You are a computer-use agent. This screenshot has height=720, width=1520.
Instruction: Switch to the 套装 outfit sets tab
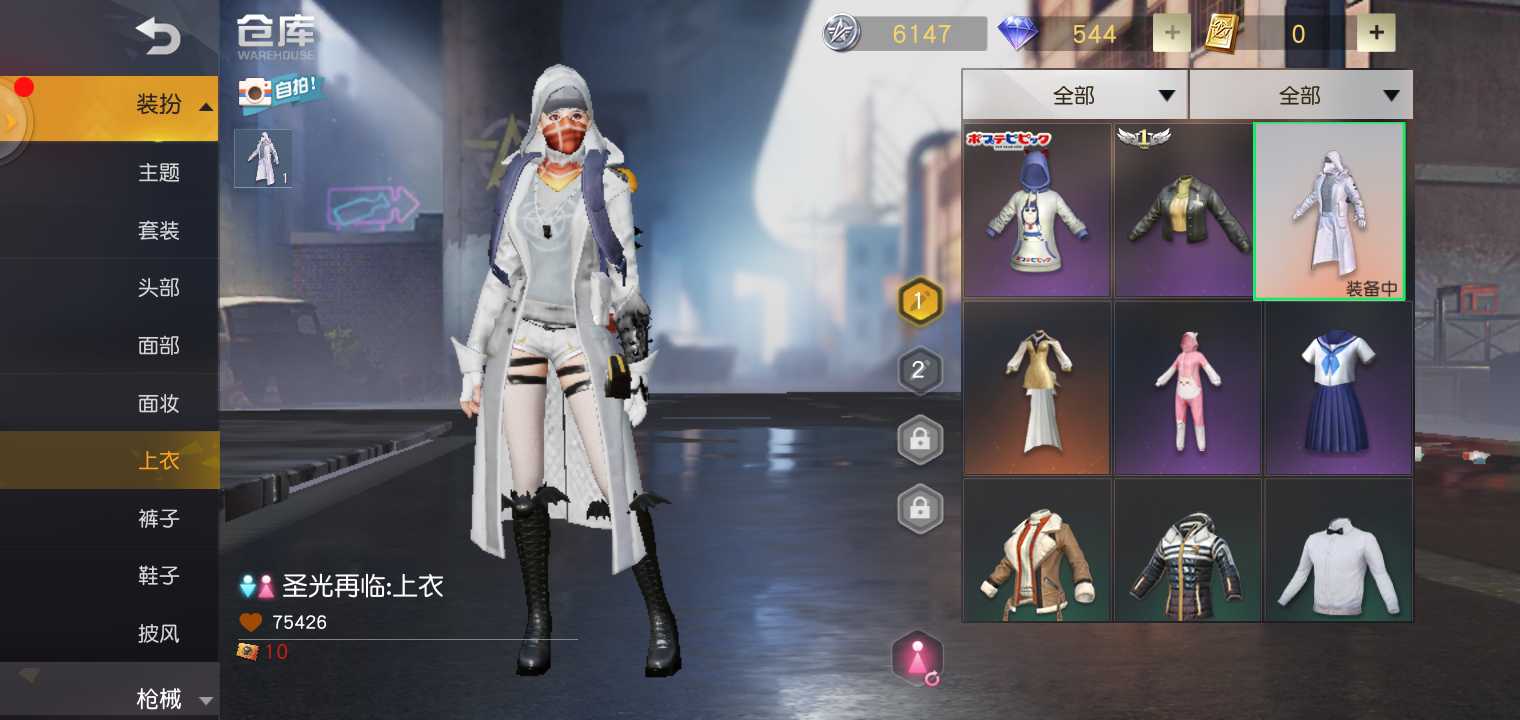158,231
